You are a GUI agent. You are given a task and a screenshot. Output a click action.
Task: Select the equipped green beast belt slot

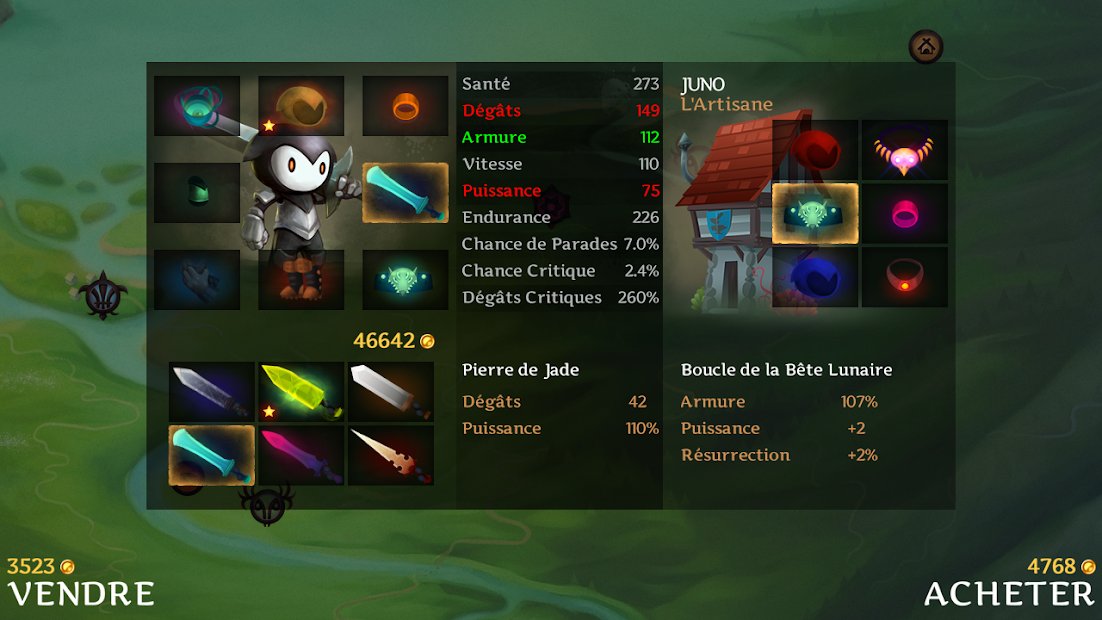405,280
